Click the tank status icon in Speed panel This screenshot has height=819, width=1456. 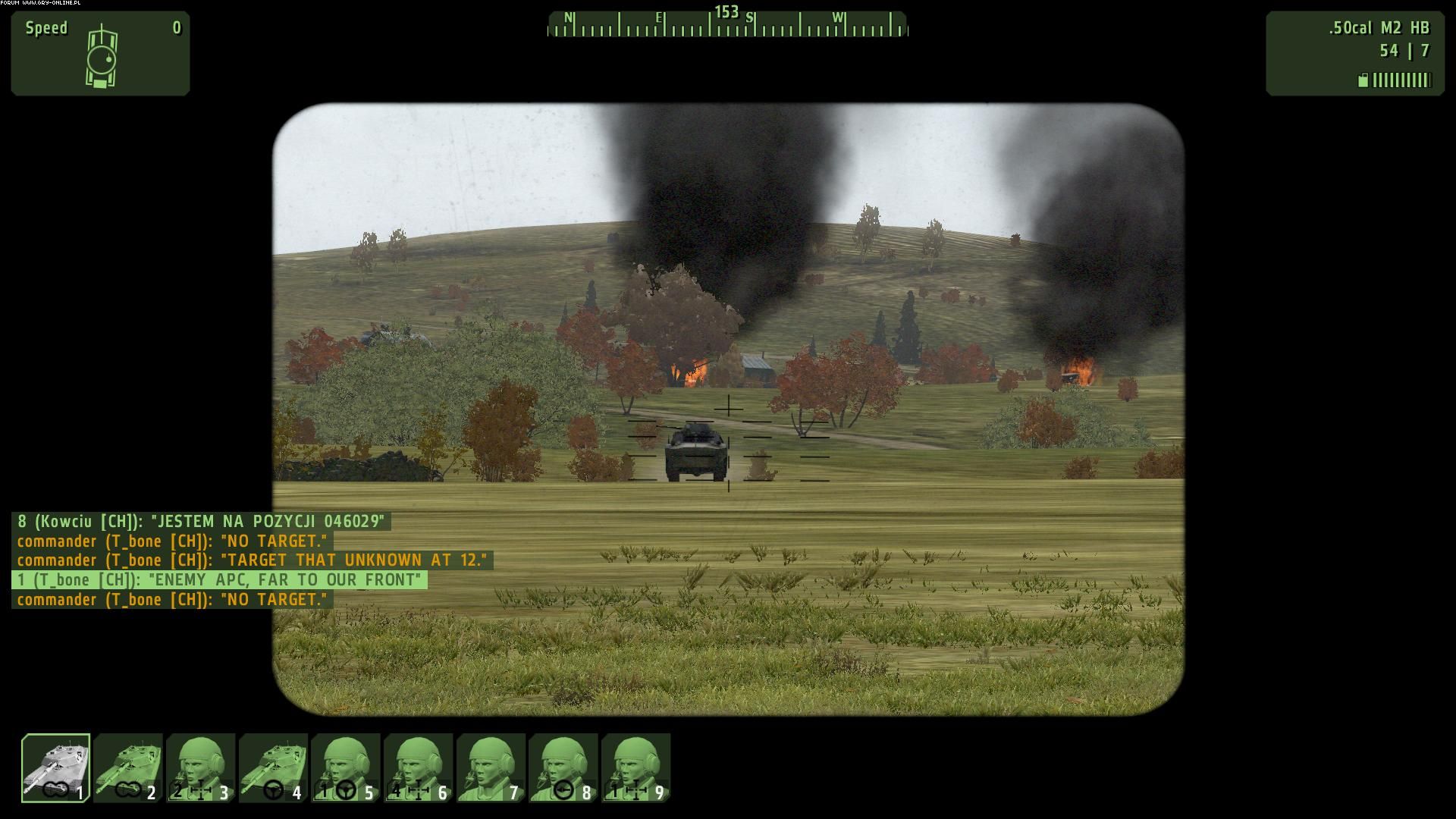[101, 57]
